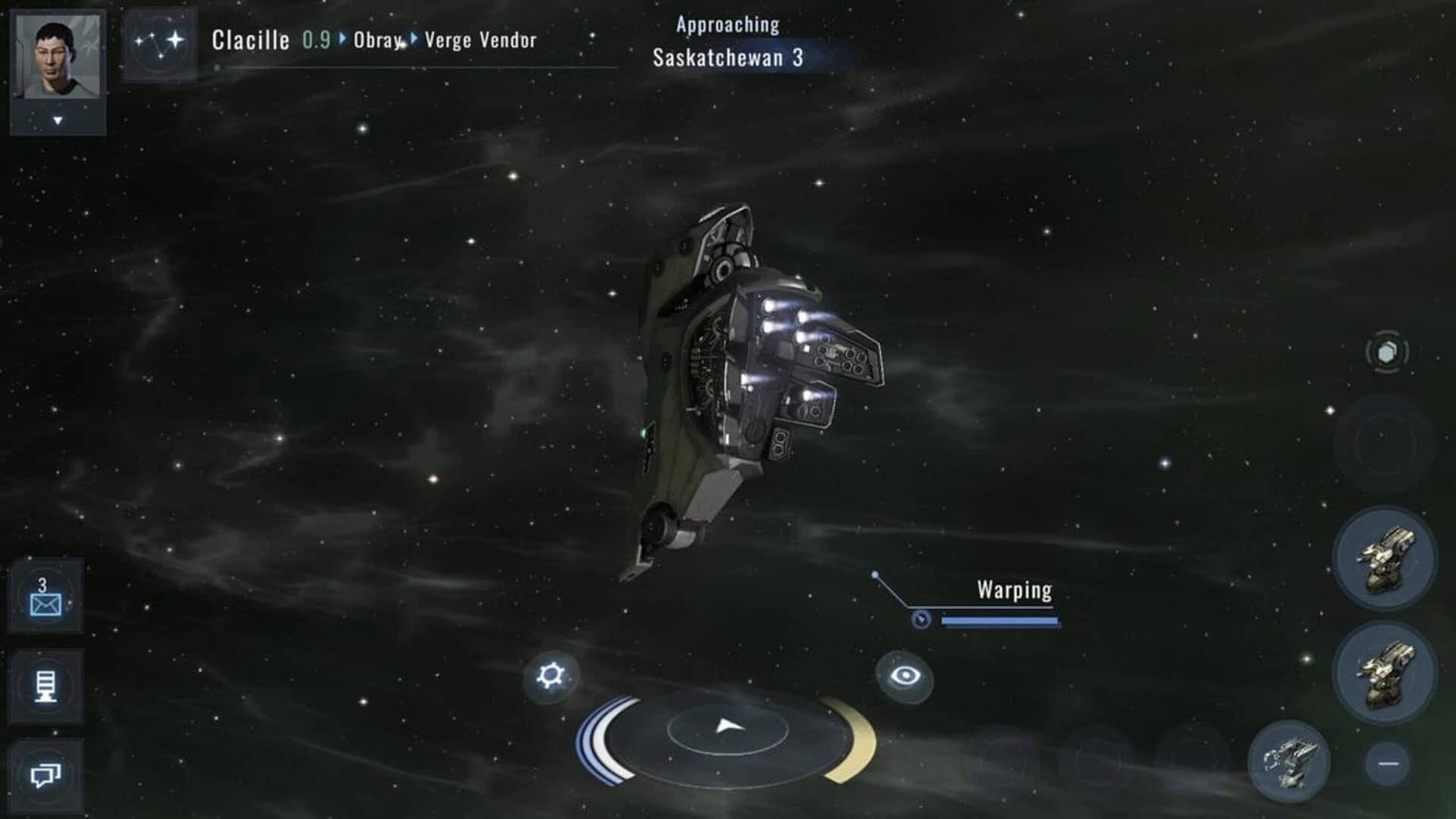Expand the character portrait dropdown arrow
Screen dimensions: 1456x819
(x=58, y=119)
